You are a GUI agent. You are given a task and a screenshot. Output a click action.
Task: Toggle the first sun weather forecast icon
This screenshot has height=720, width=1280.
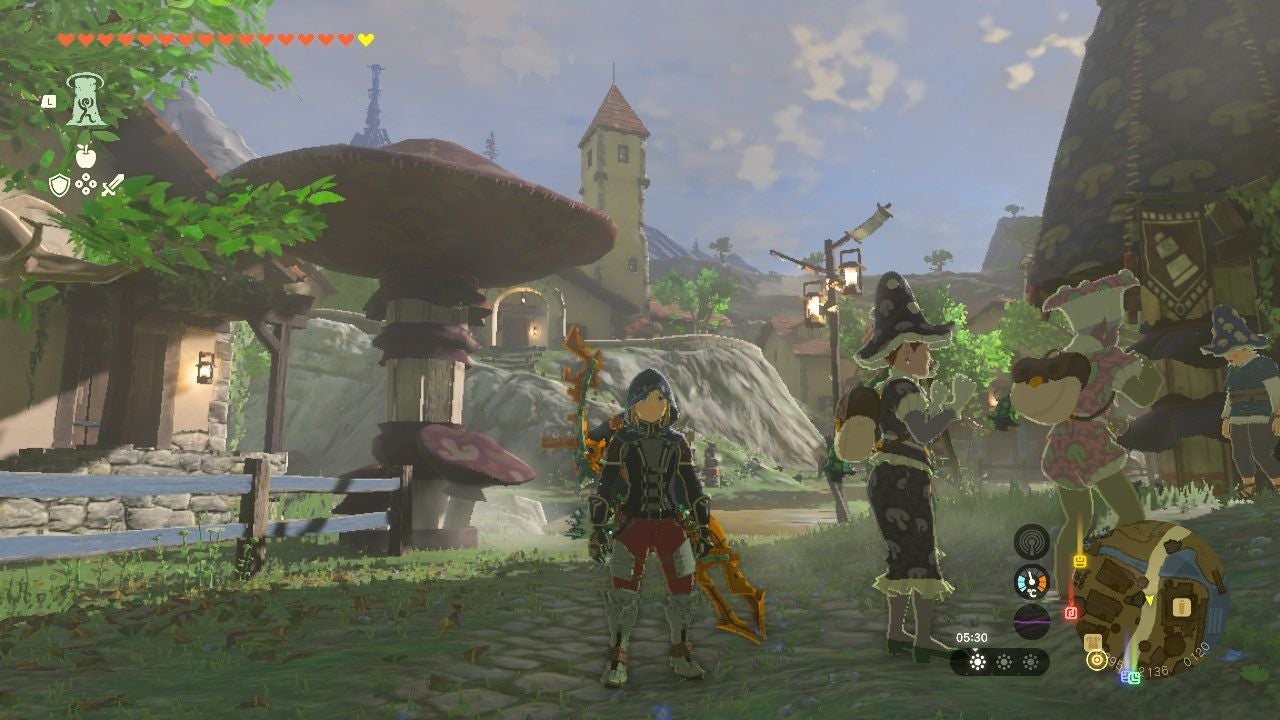pyautogui.click(x=977, y=660)
